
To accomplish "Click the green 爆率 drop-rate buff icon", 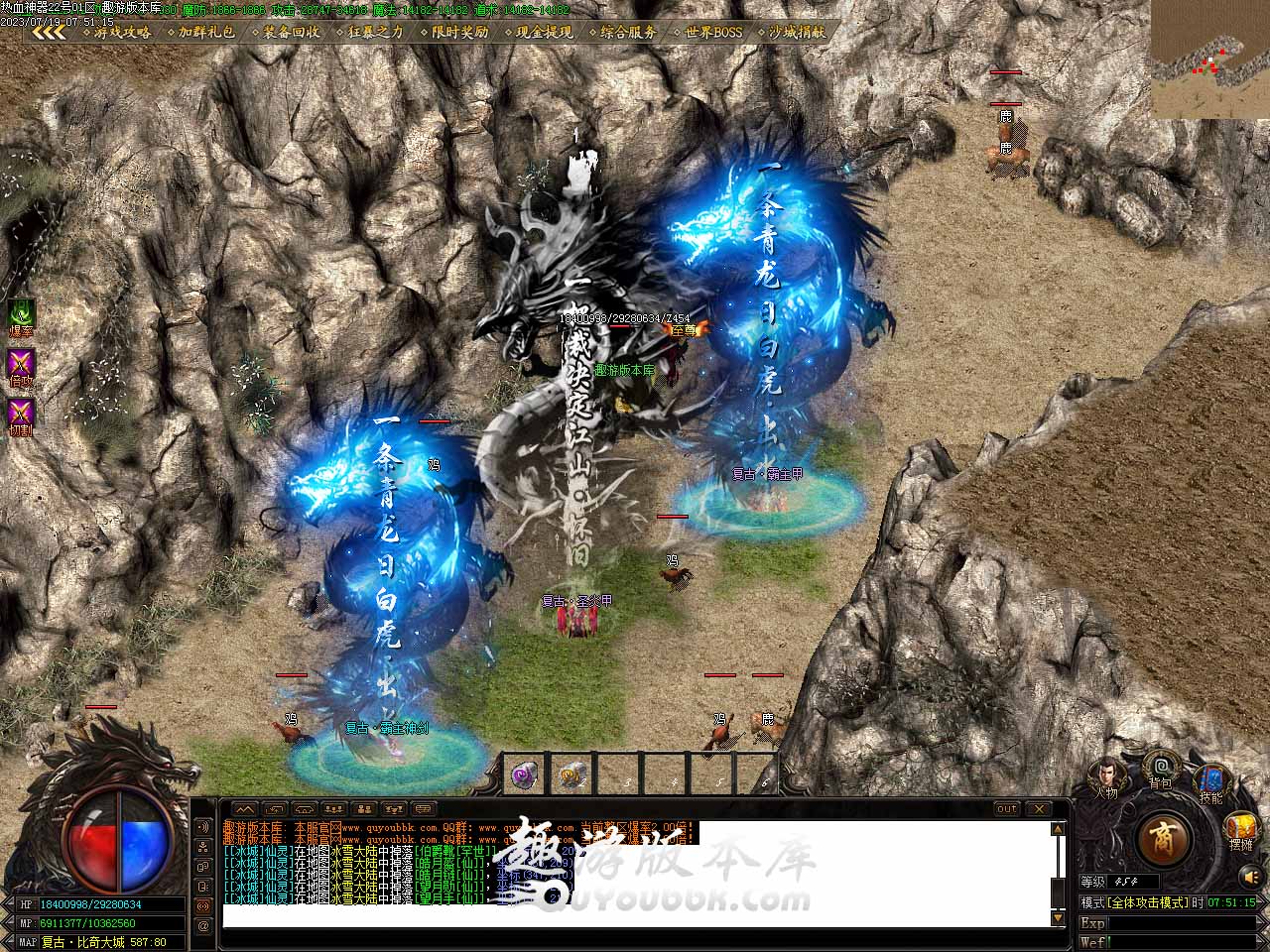I will pyautogui.click(x=21, y=313).
